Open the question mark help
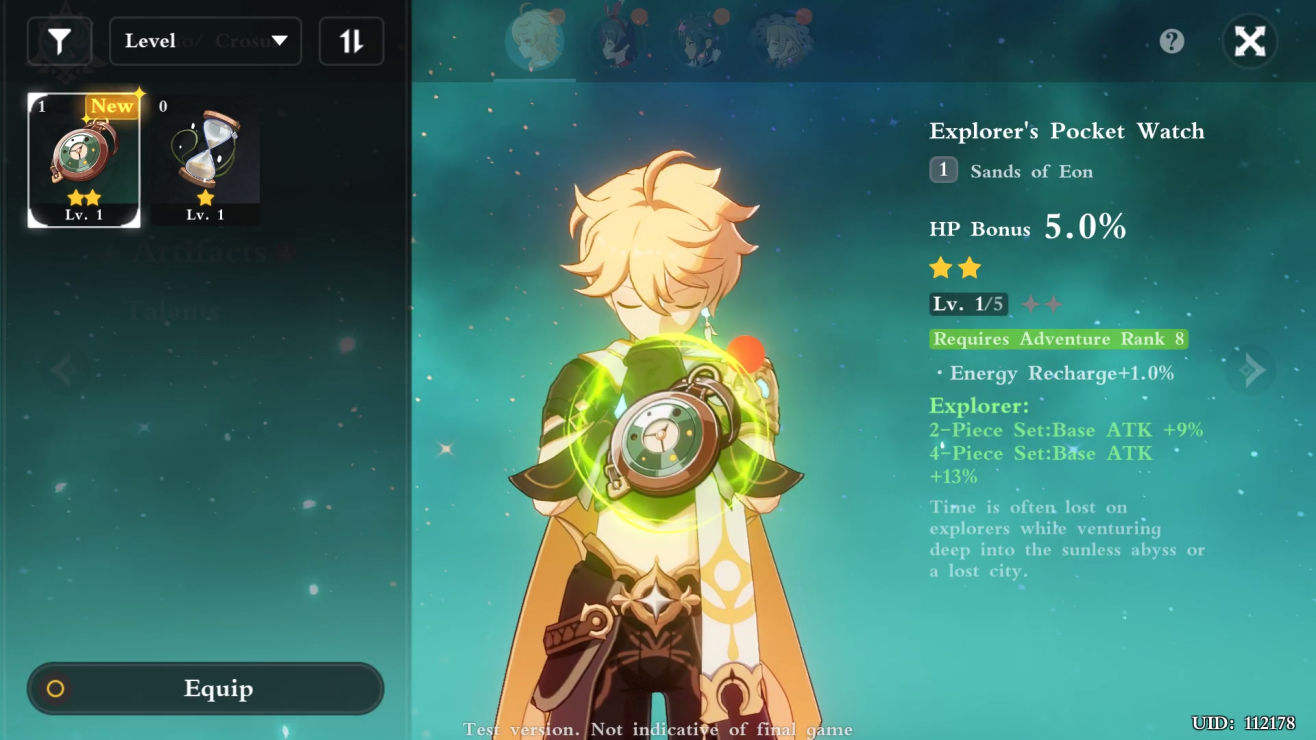 pos(1171,41)
